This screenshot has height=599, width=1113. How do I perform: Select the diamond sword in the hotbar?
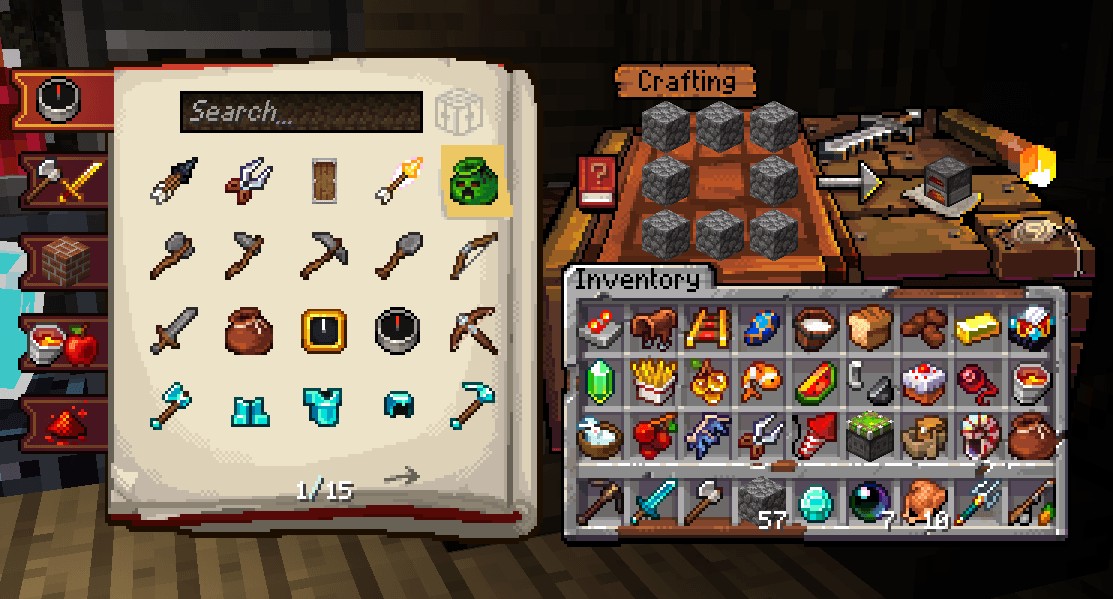click(x=656, y=500)
